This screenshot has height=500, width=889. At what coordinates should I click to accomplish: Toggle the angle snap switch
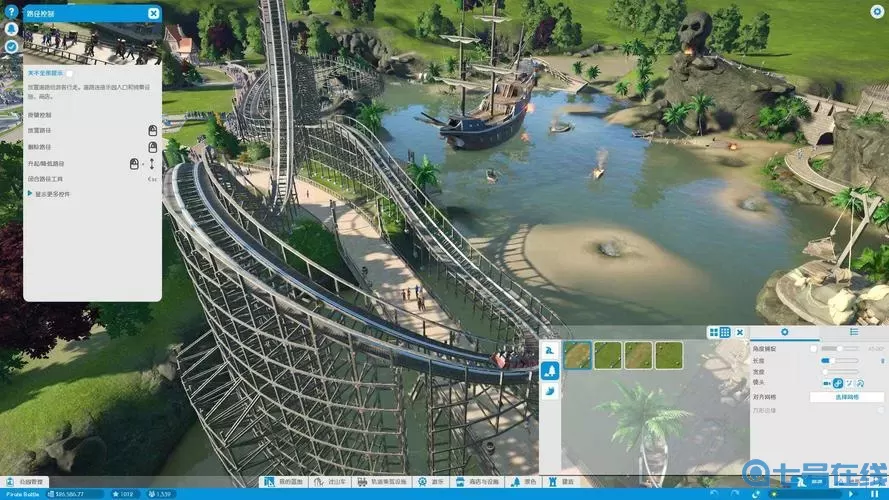click(816, 348)
